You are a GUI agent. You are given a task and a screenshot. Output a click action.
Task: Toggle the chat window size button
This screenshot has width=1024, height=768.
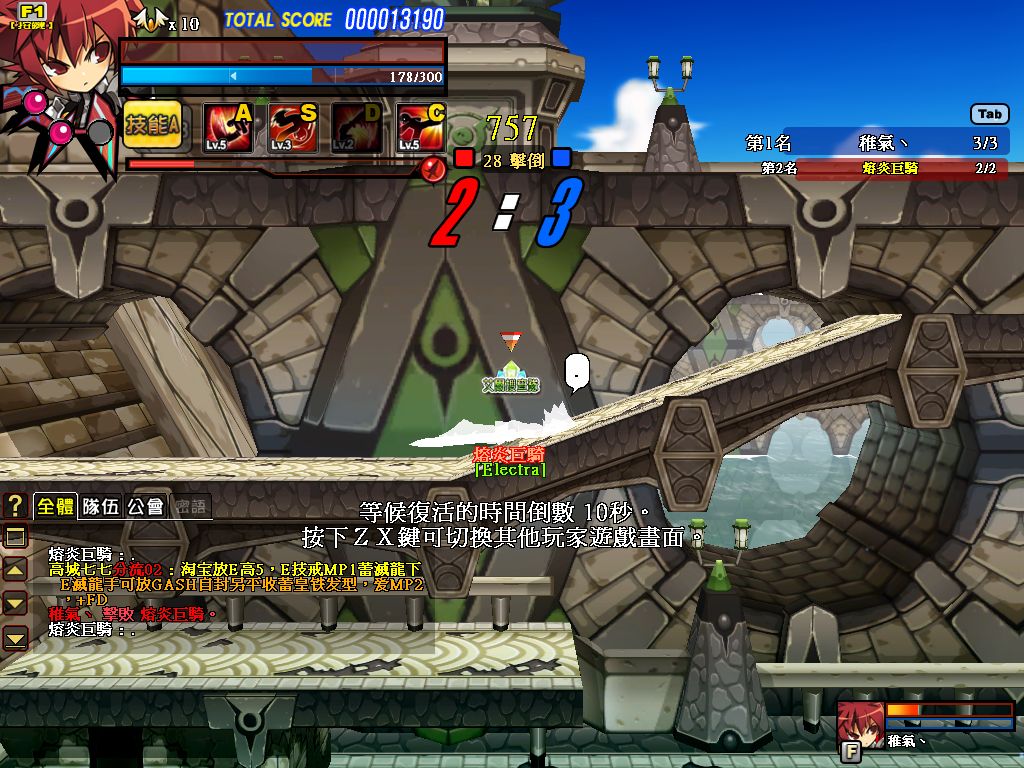tap(15, 537)
